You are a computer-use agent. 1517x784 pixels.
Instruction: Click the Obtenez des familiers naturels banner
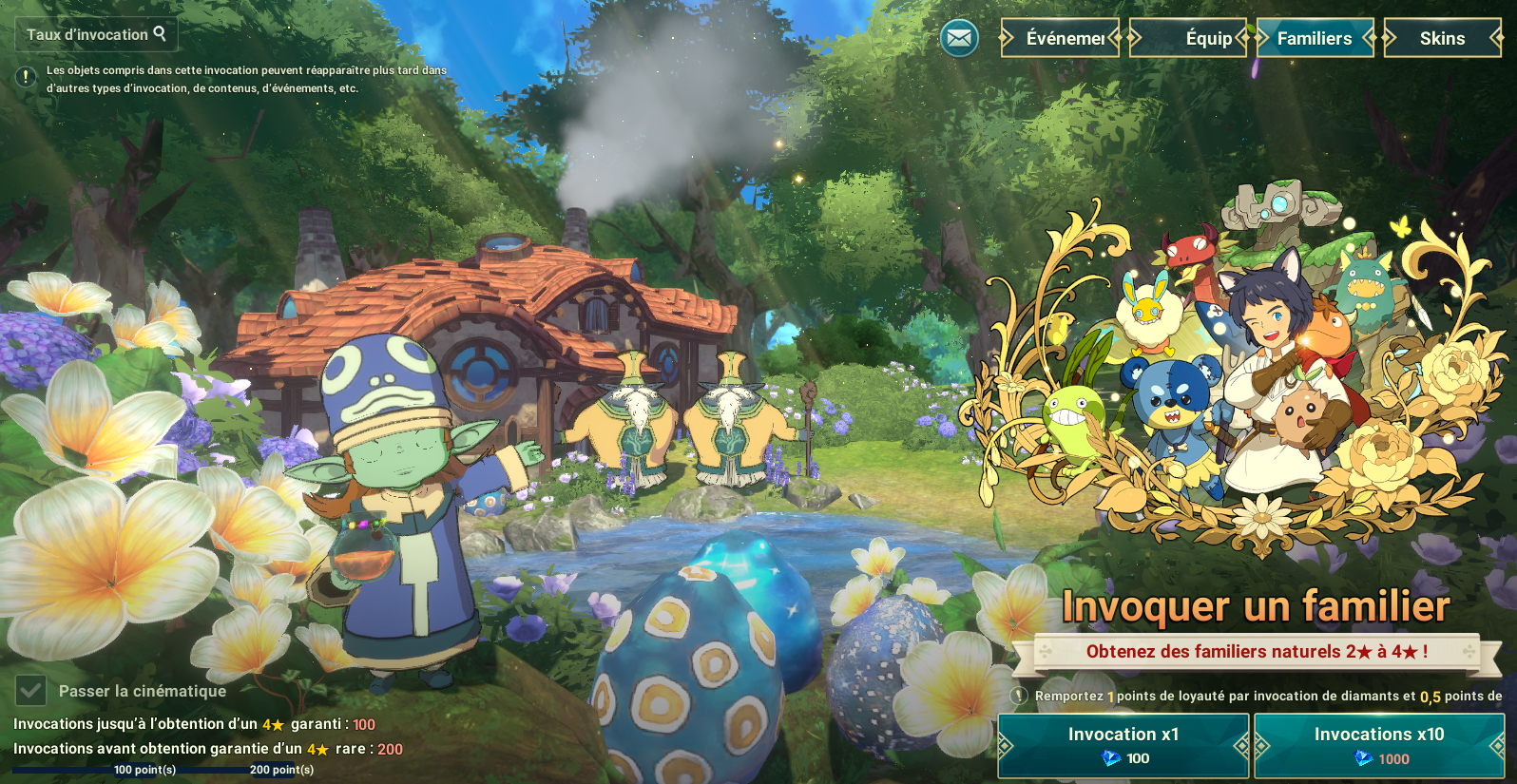pyautogui.click(x=1257, y=653)
